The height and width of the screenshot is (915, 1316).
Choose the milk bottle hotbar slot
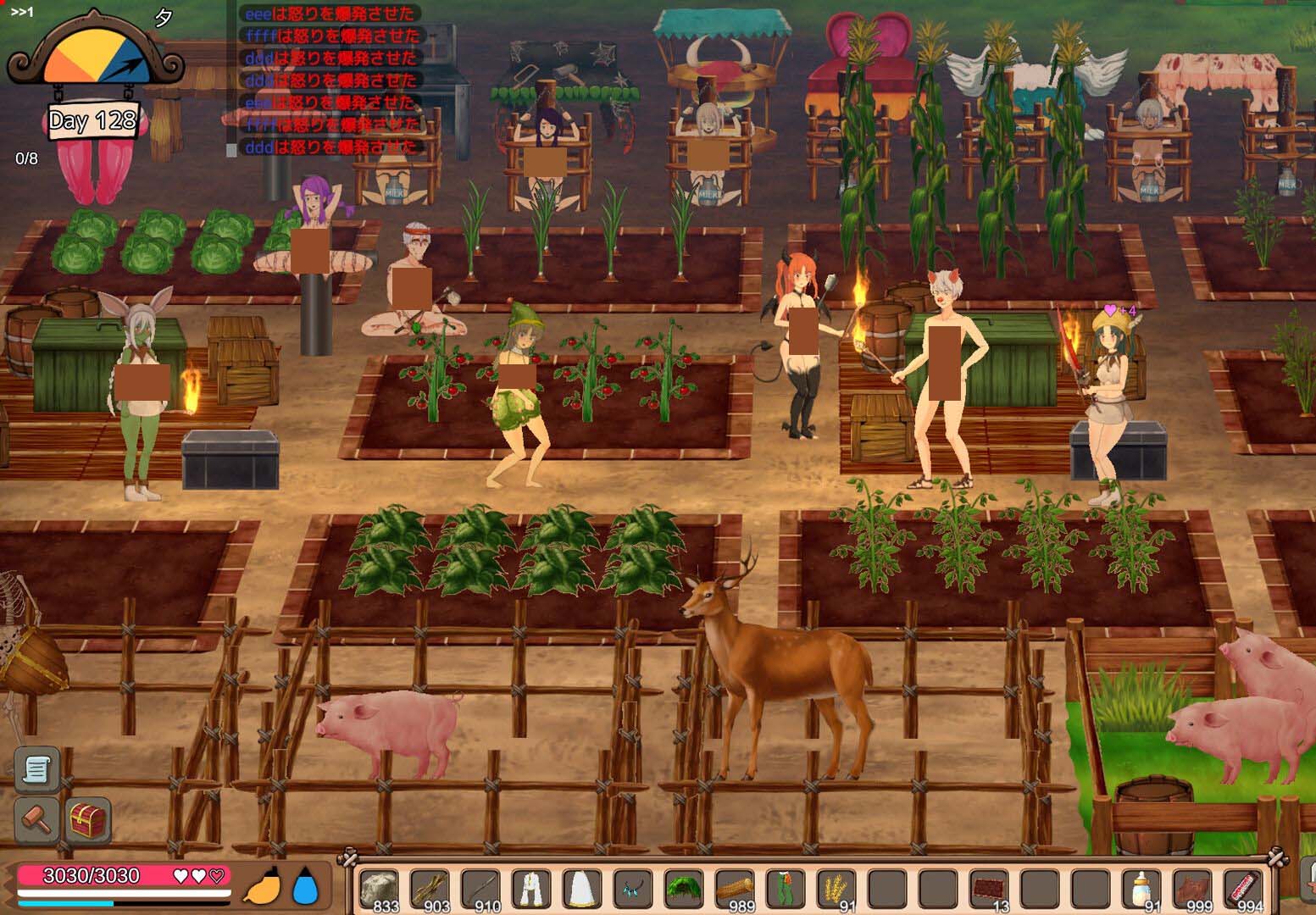pyautogui.click(x=1141, y=890)
